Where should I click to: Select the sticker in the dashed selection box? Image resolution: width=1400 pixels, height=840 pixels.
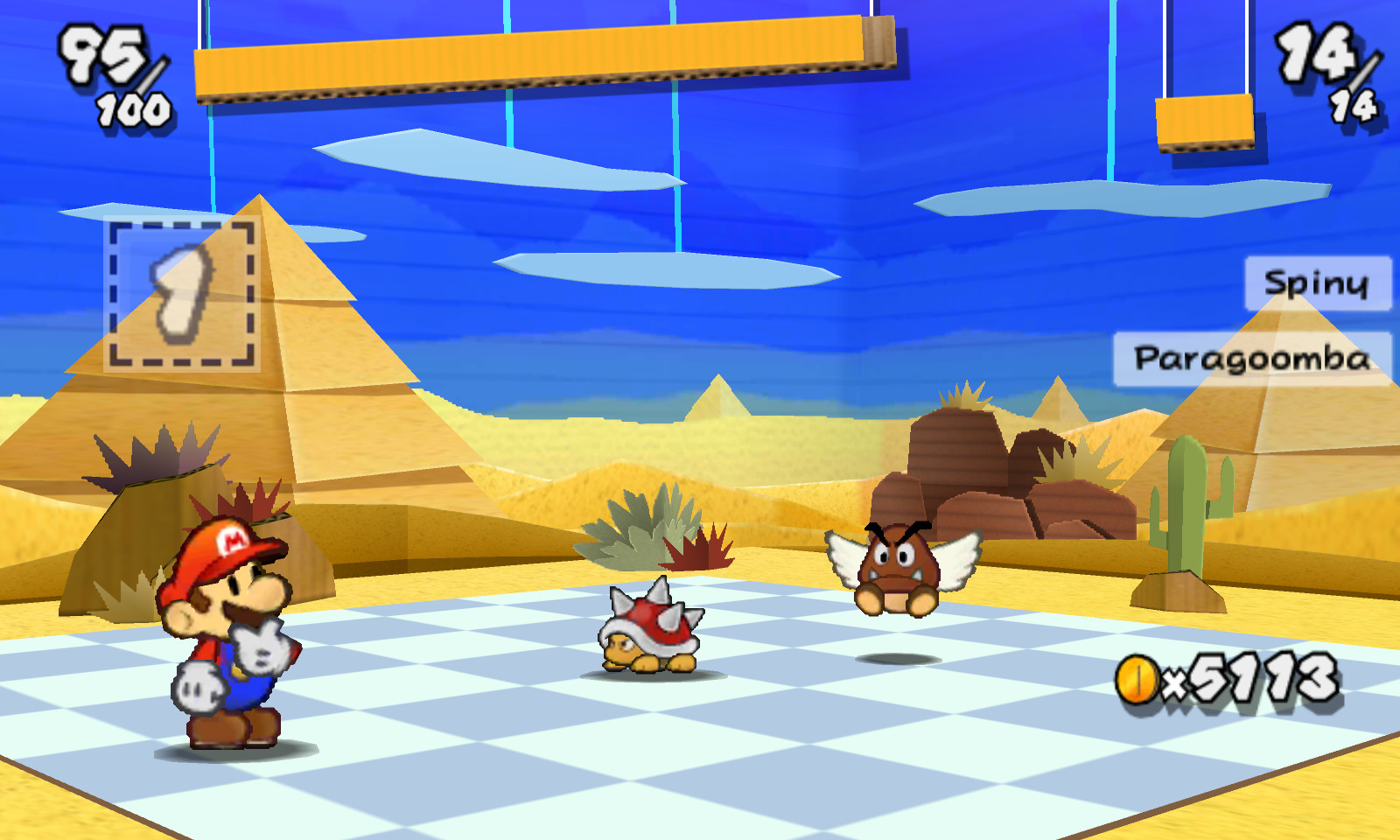pyautogui.click(x=181, y=294)
